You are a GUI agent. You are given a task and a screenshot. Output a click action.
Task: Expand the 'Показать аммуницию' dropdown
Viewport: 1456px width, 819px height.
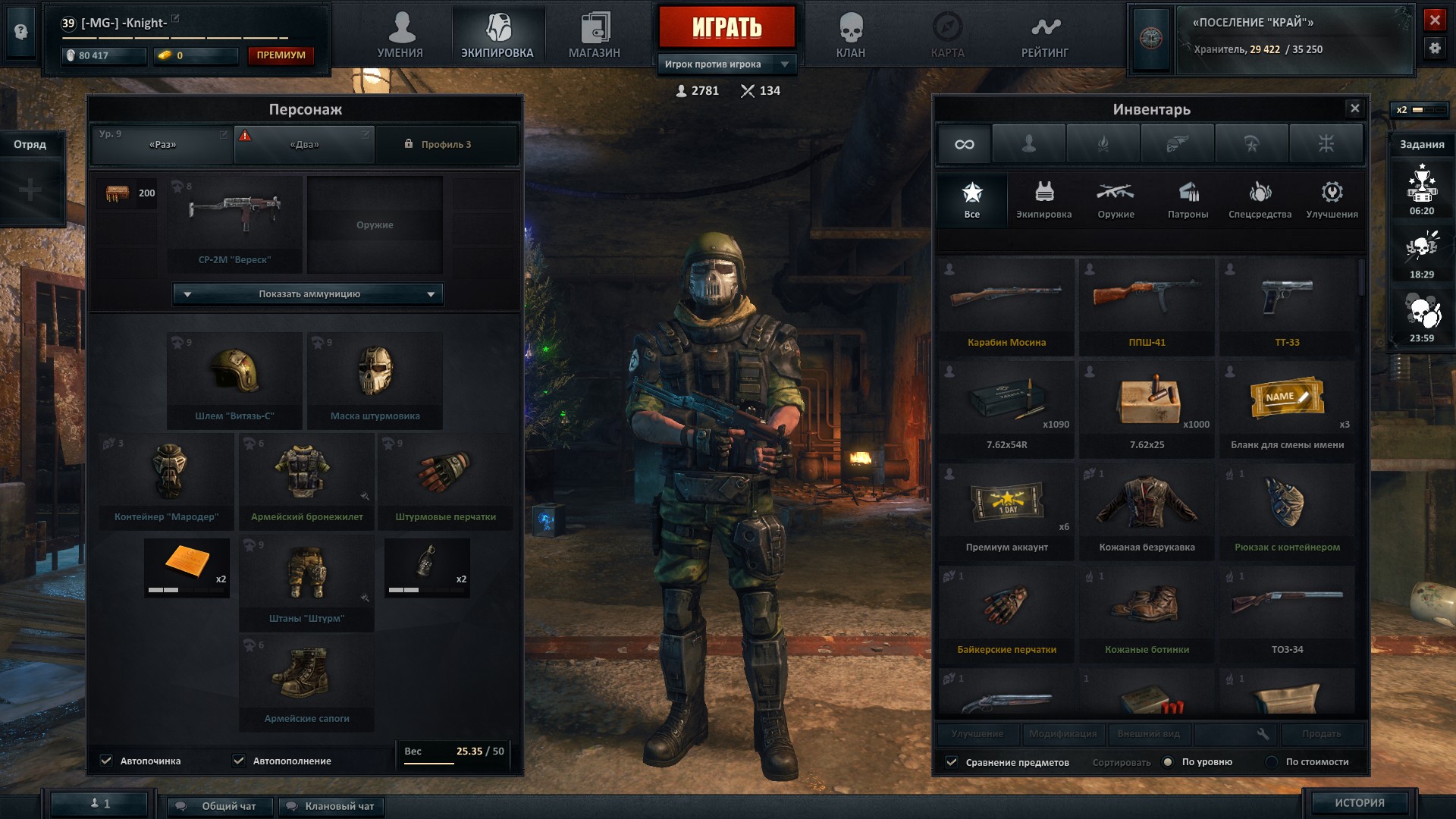(309, 294)
